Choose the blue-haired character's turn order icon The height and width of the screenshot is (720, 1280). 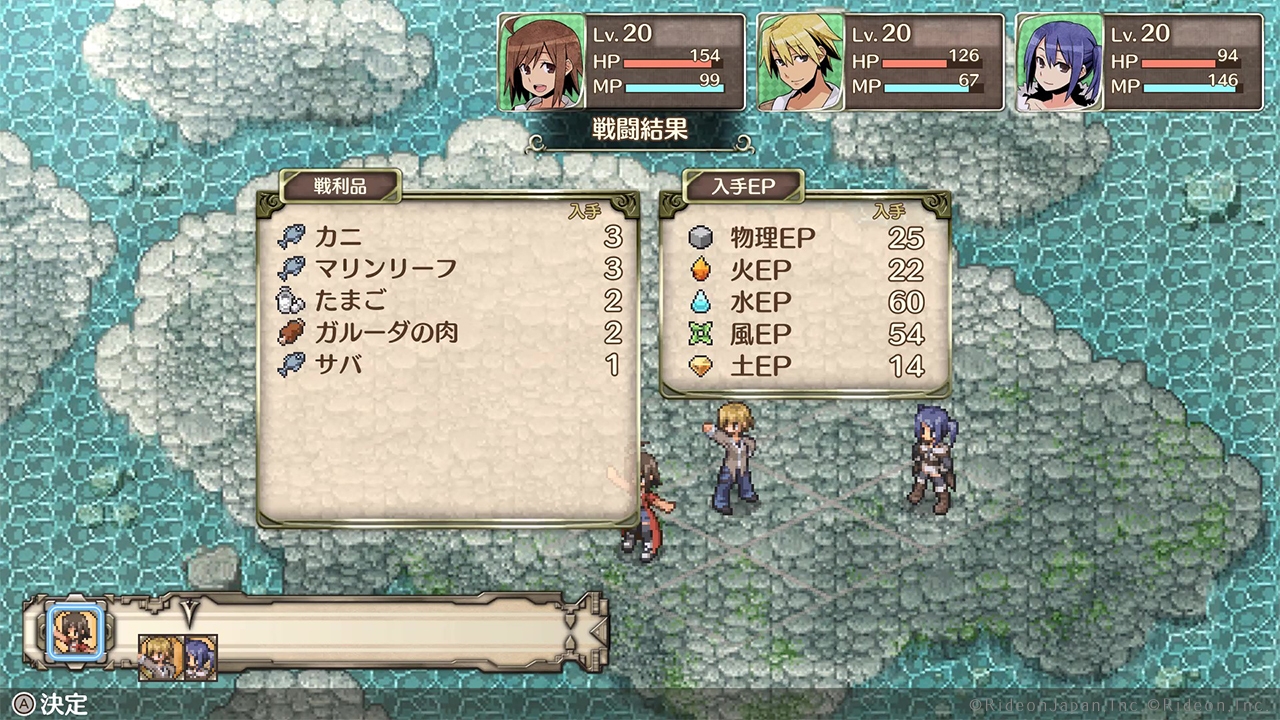(x=199, y=657)
